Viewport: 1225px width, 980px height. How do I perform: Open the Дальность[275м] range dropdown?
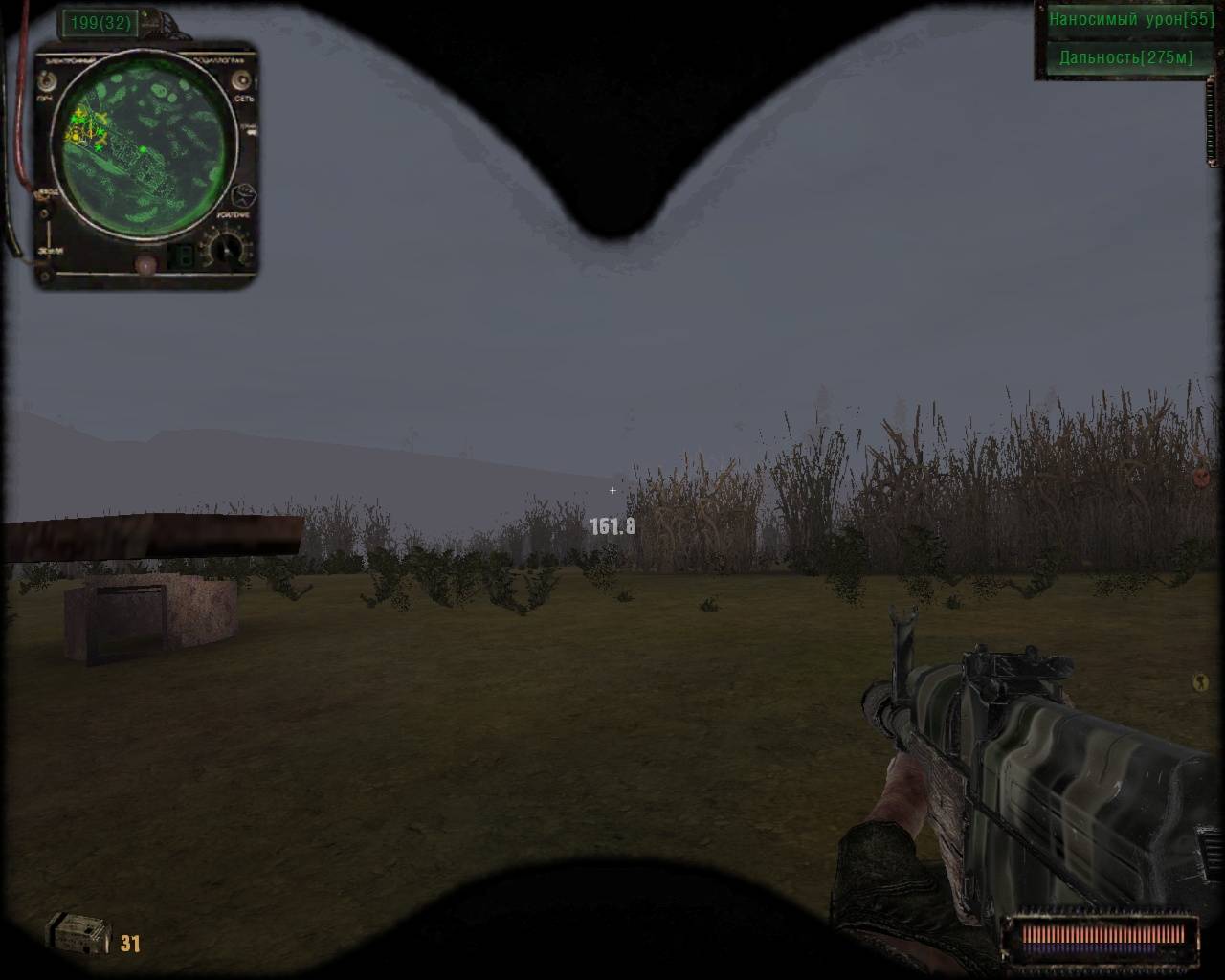1125,57
